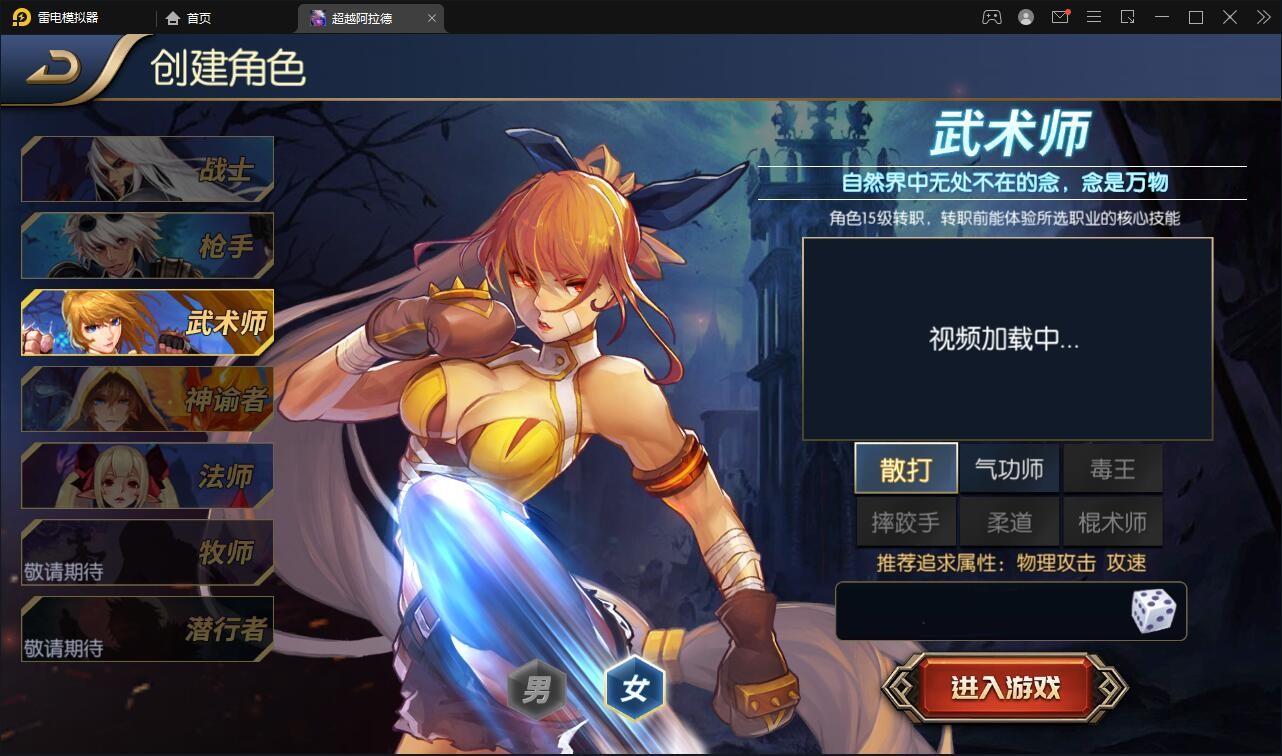The image size is (1282, 756).
Task: Open the shrink-window icon in the title bar
Action: click(1126, 17)
